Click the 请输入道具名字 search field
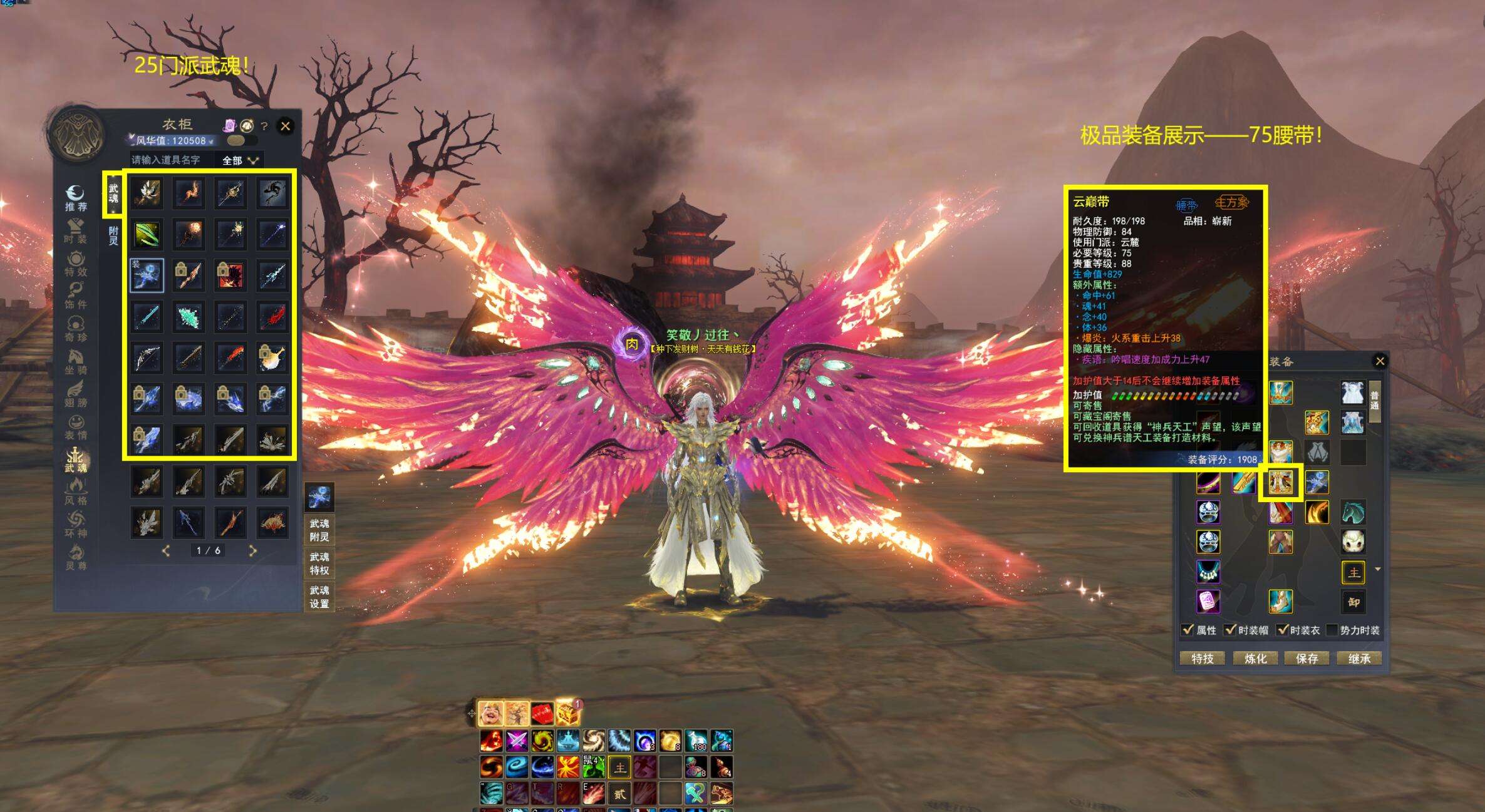1485x812 pixels. pyautogui.click(x=170, y=160)
